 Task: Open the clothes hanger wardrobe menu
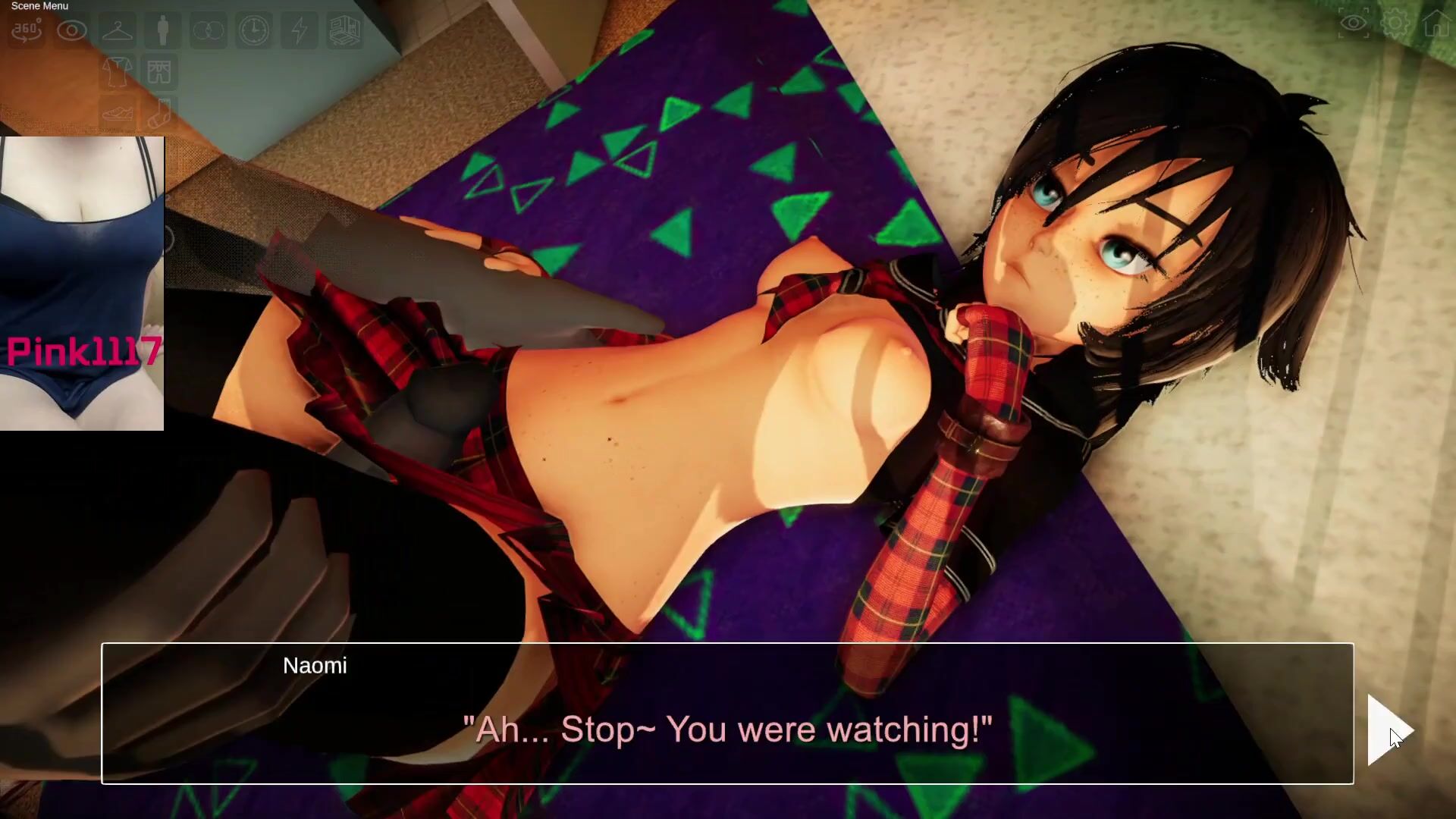pos(118,30)
